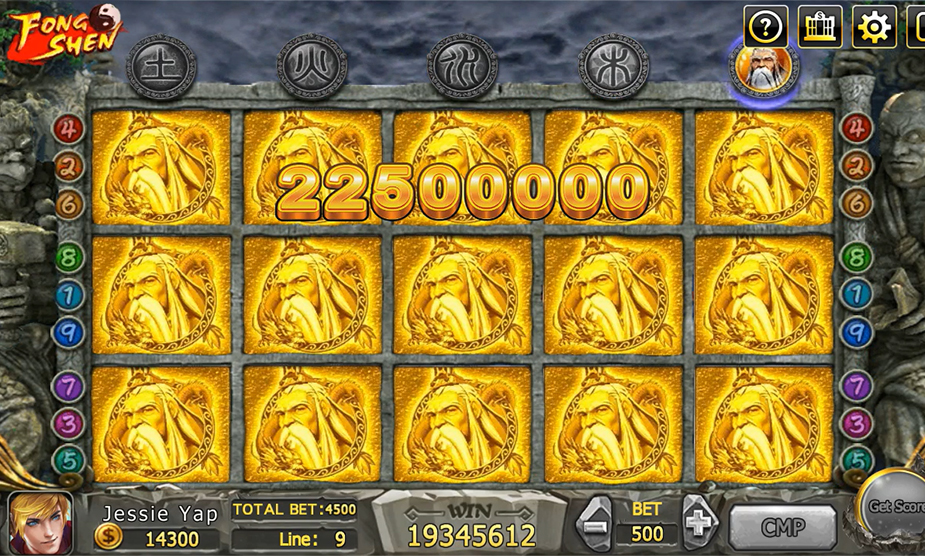Decrease the bet with the minus button
The height and width of the screenshot is (556, 925).
pyautogui.click(x=595, y=522)
